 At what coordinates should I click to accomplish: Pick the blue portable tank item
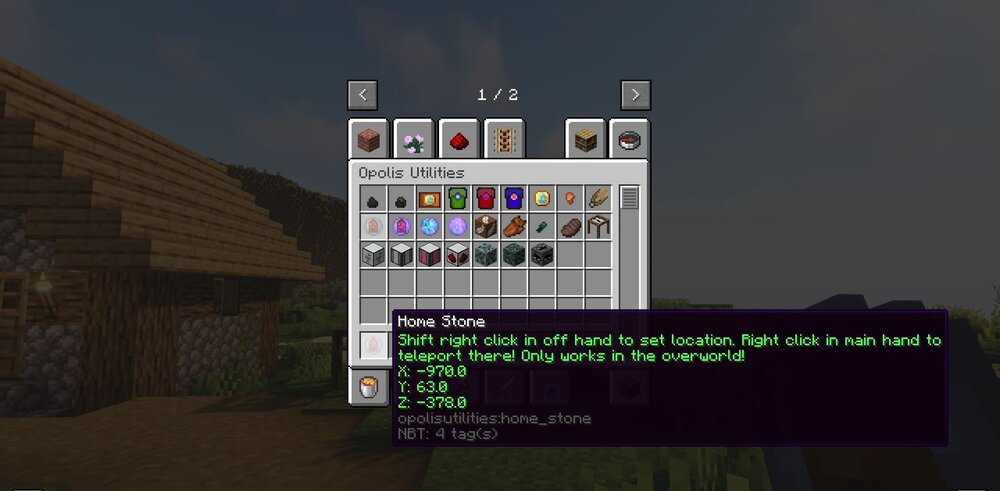(x=513, y=198)
